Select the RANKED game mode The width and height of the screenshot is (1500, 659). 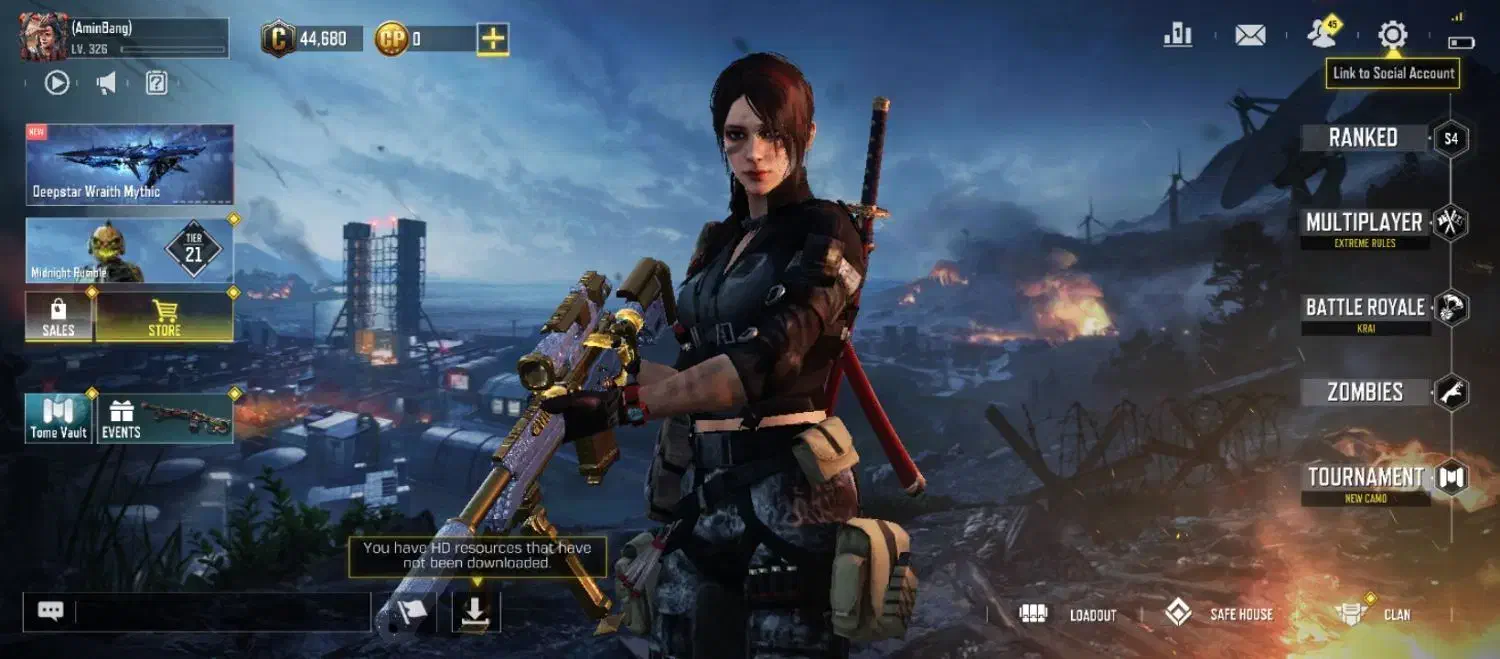coord(1363,138)
